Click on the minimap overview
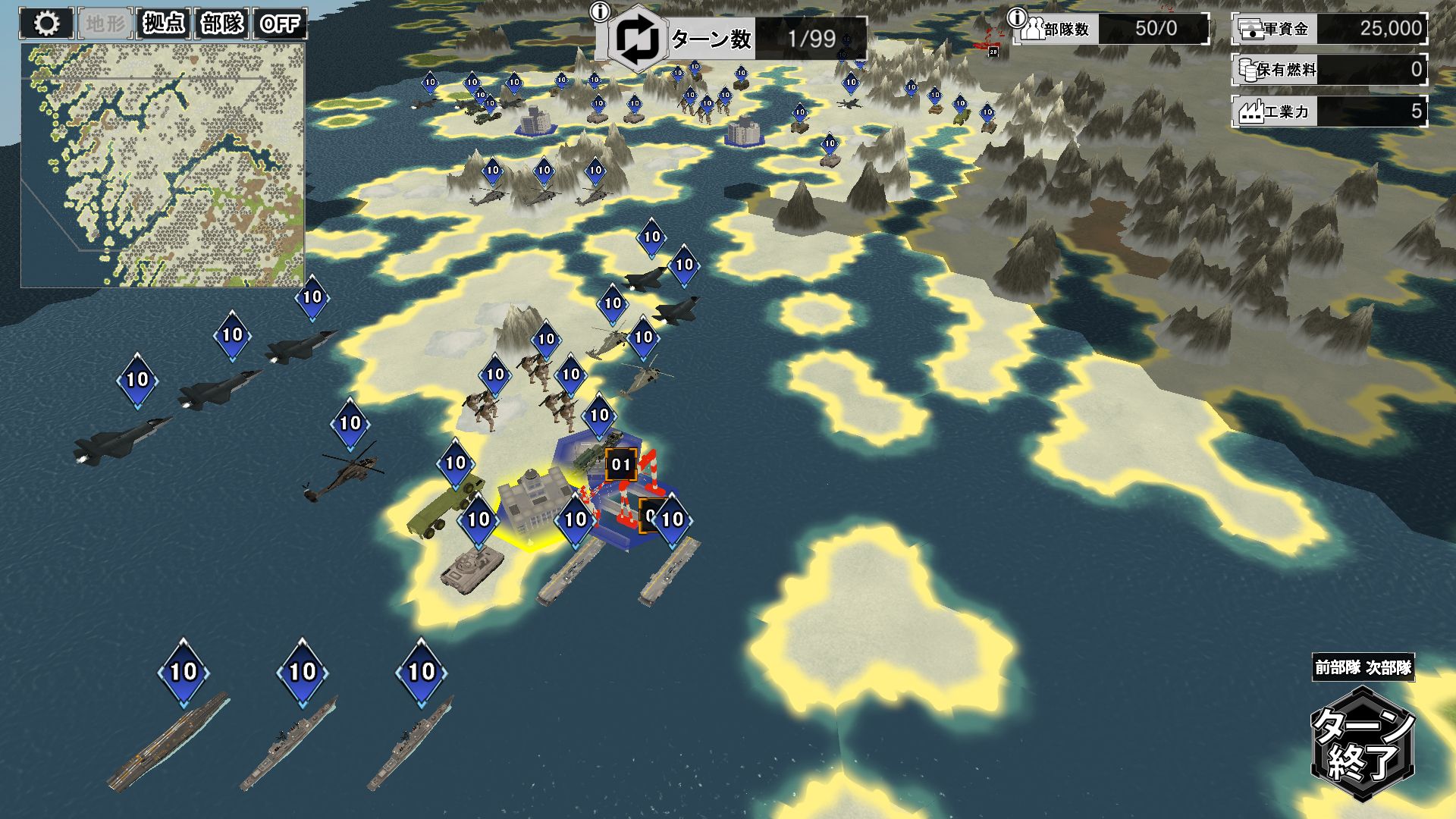The height and width of the screenshot is (819, 1456). pos(162,165)
